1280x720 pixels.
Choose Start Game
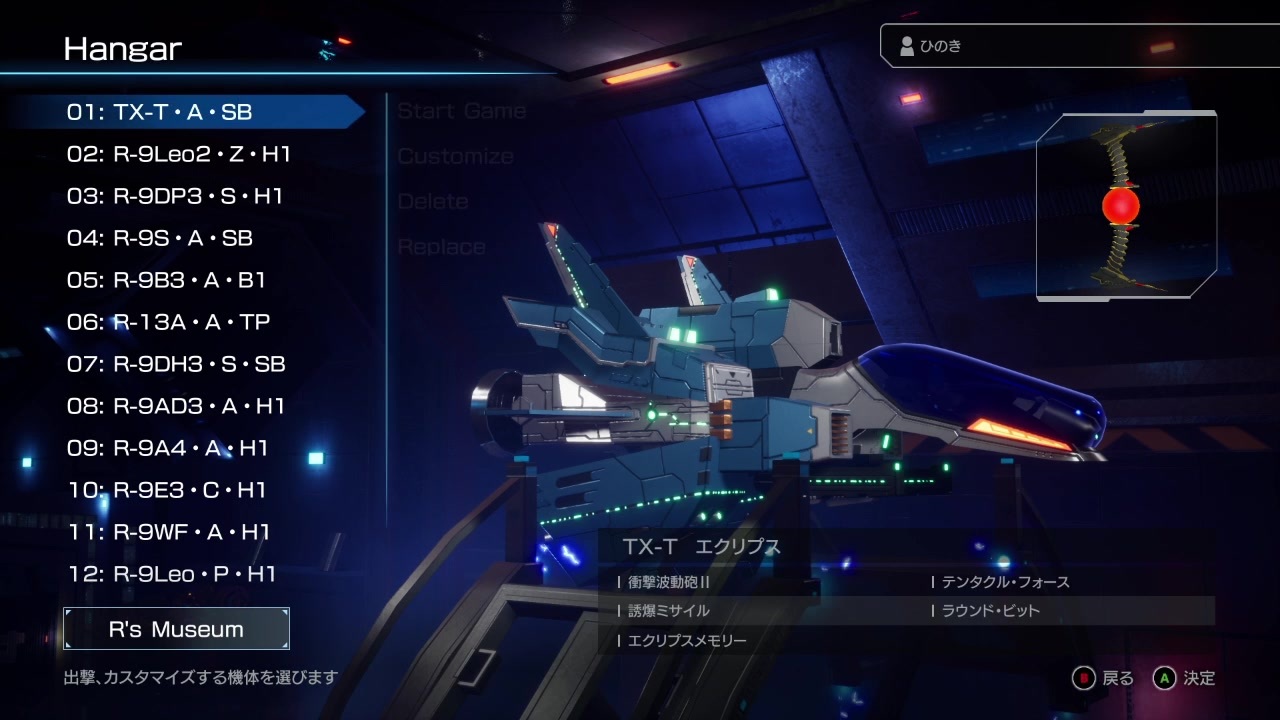(461, 111)
